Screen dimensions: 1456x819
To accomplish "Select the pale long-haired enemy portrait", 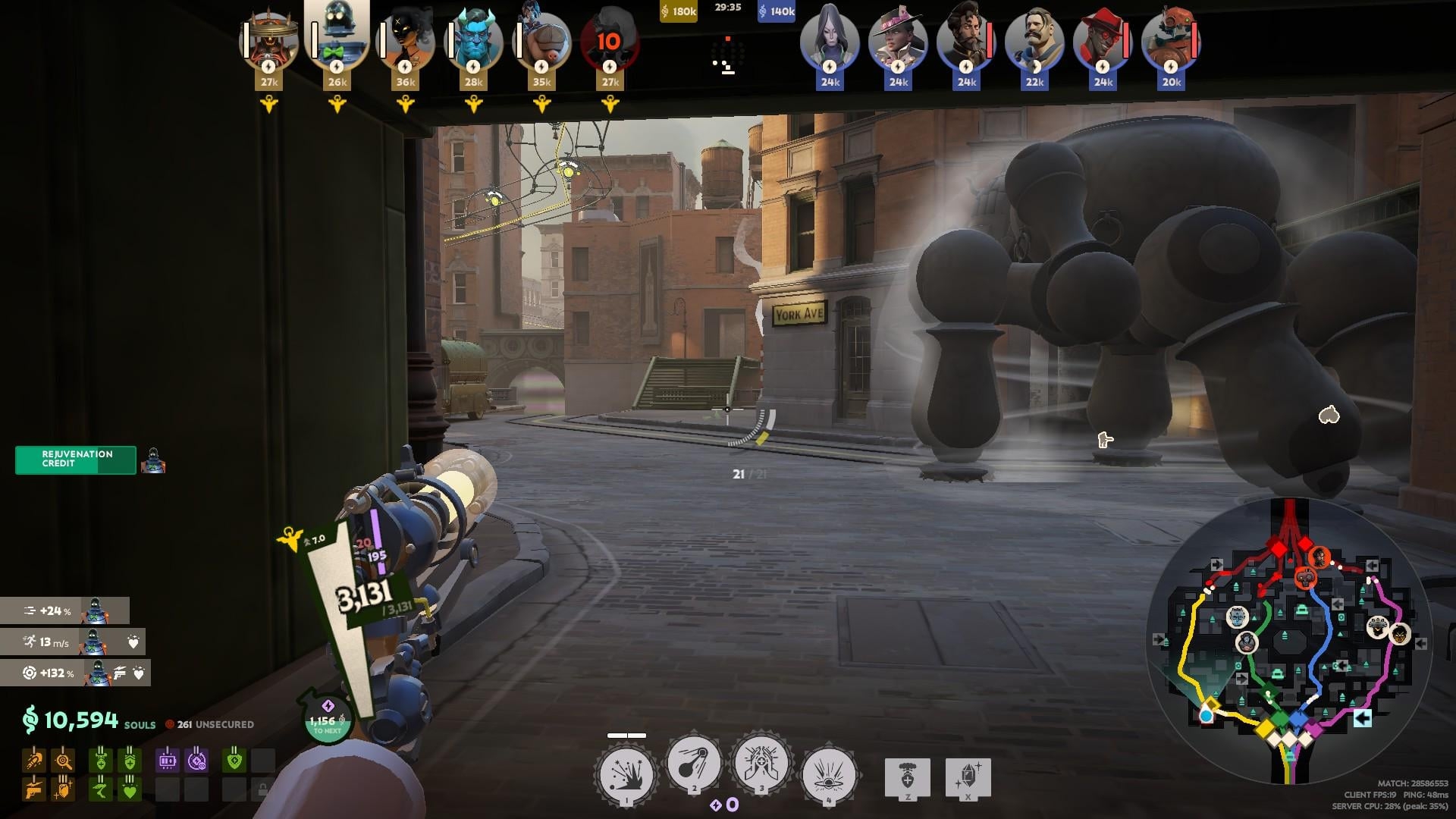I will click(829, 39).
